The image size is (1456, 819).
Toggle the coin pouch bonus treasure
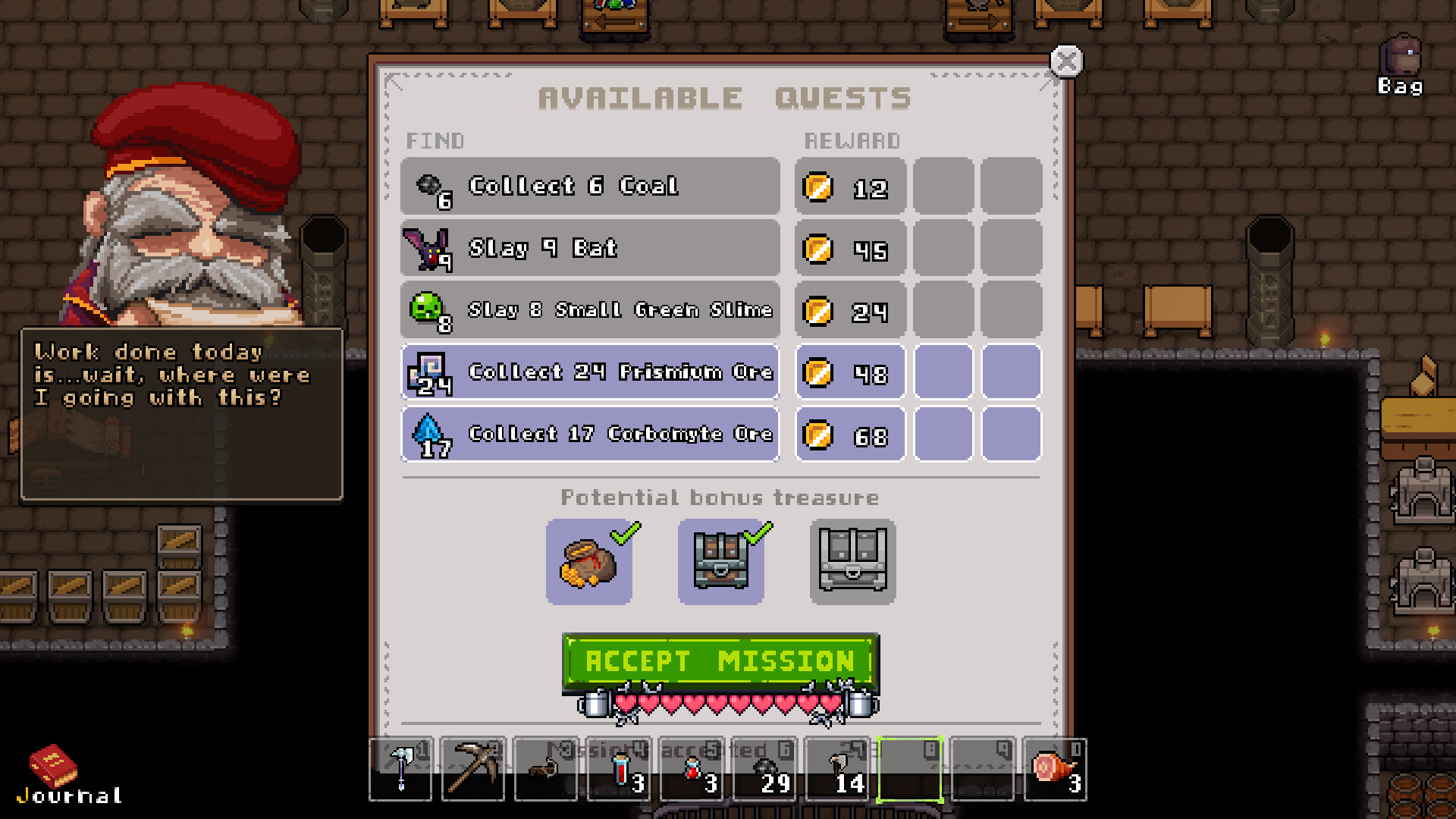point(589,561)
